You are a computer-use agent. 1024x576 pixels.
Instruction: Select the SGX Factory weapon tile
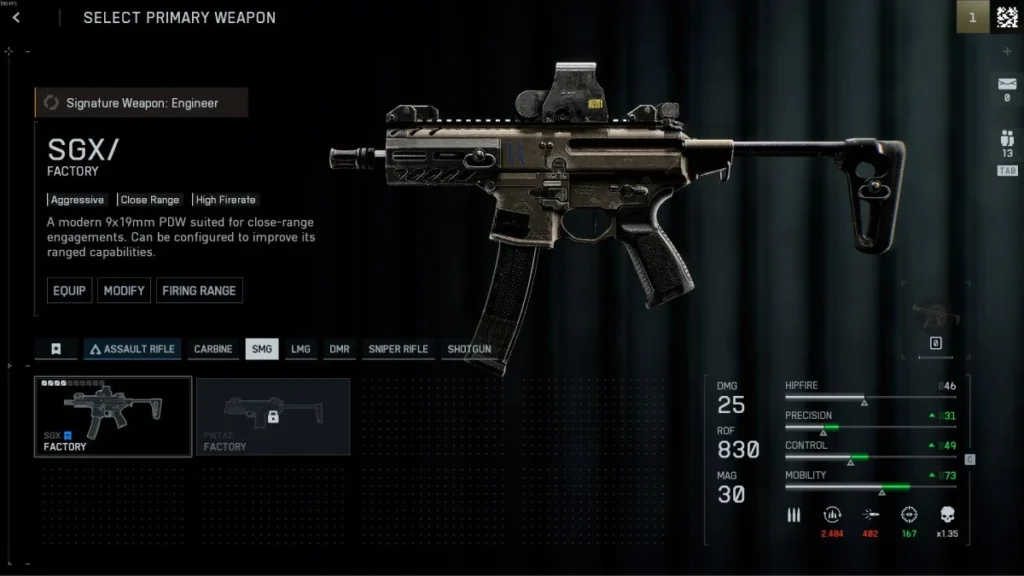[x=113, y=416]
